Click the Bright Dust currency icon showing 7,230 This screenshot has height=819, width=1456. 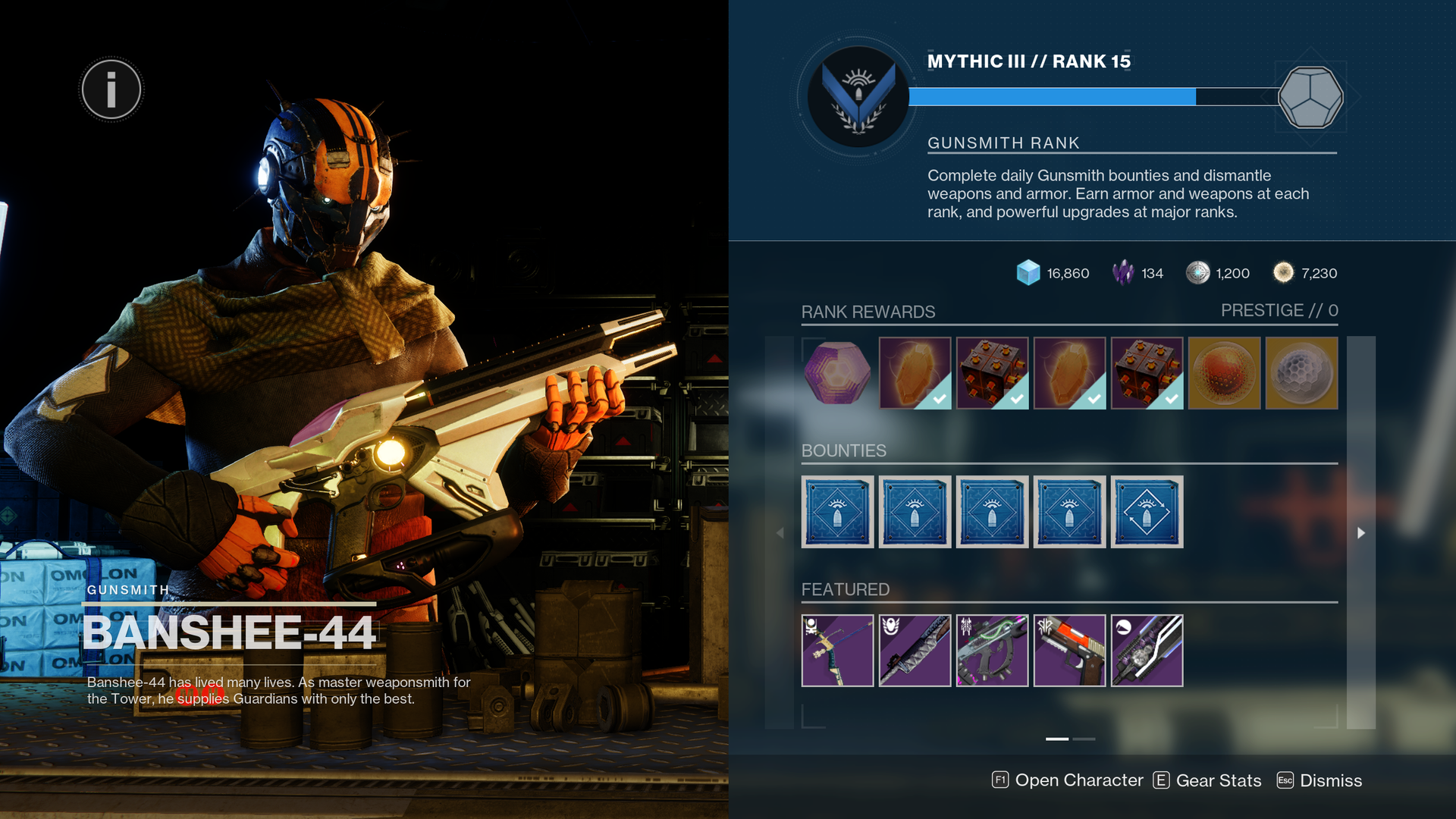coord(1285,274)
